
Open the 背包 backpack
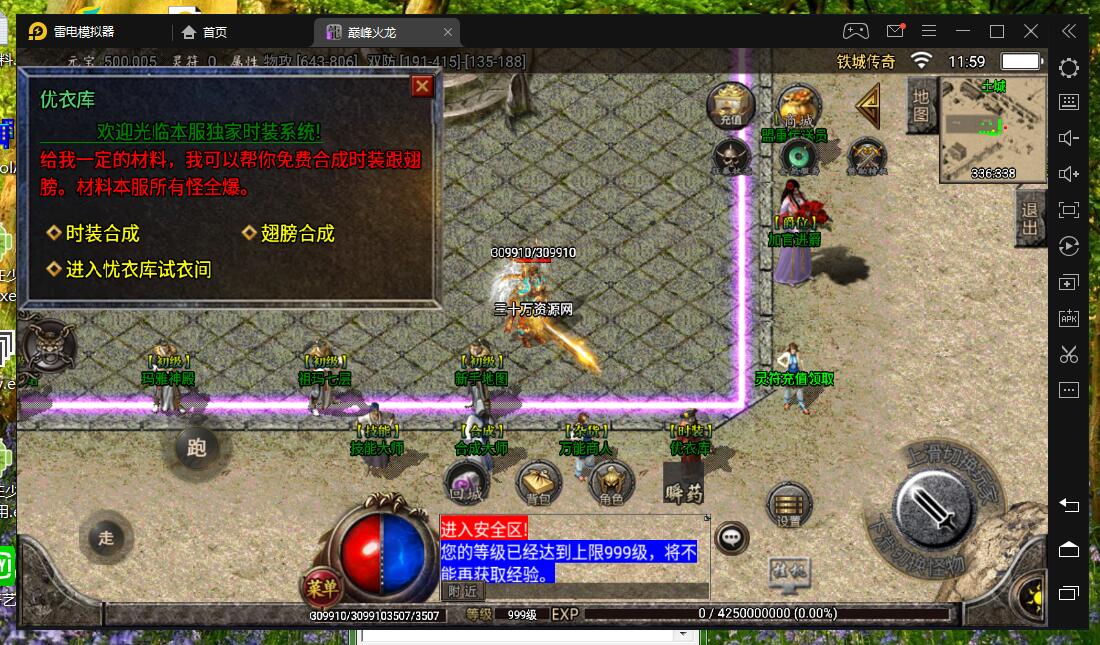(x=538, y=484)
